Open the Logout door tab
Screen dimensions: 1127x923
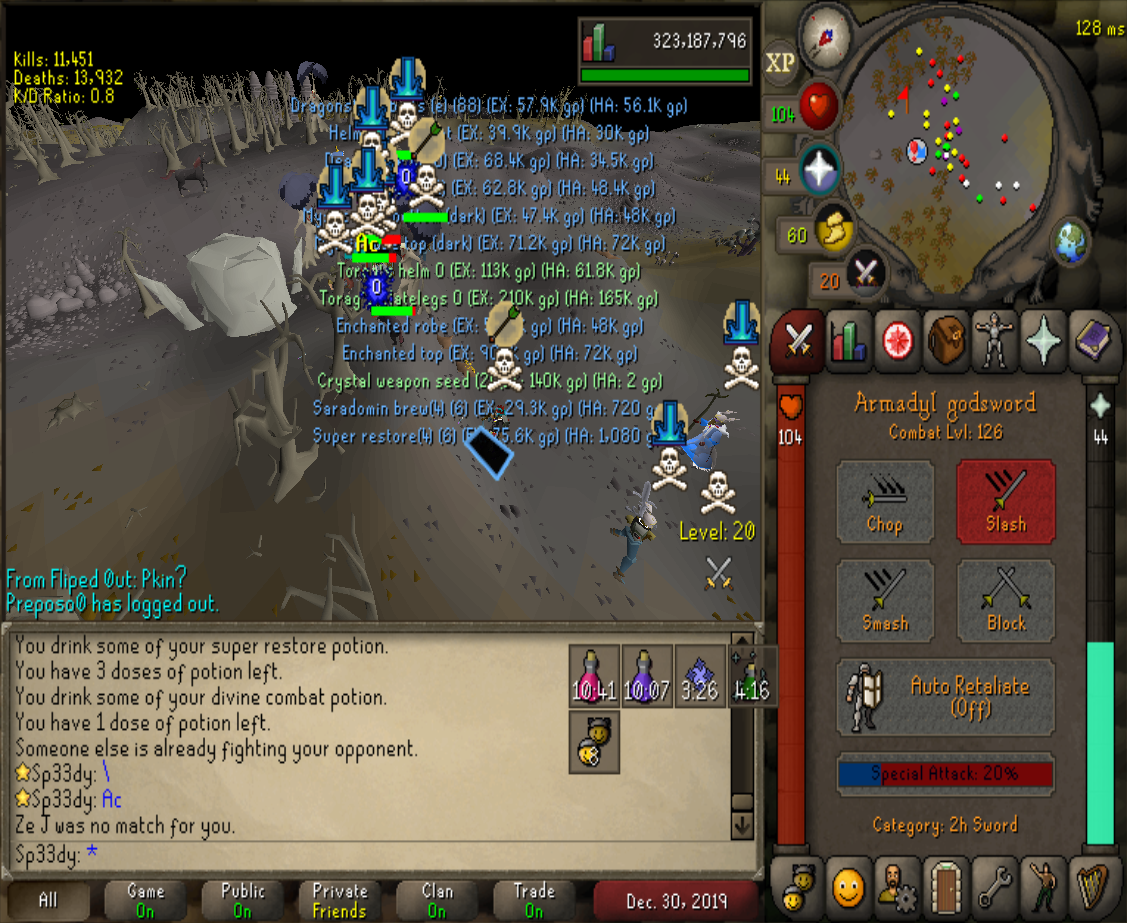(x=945, y=886)
